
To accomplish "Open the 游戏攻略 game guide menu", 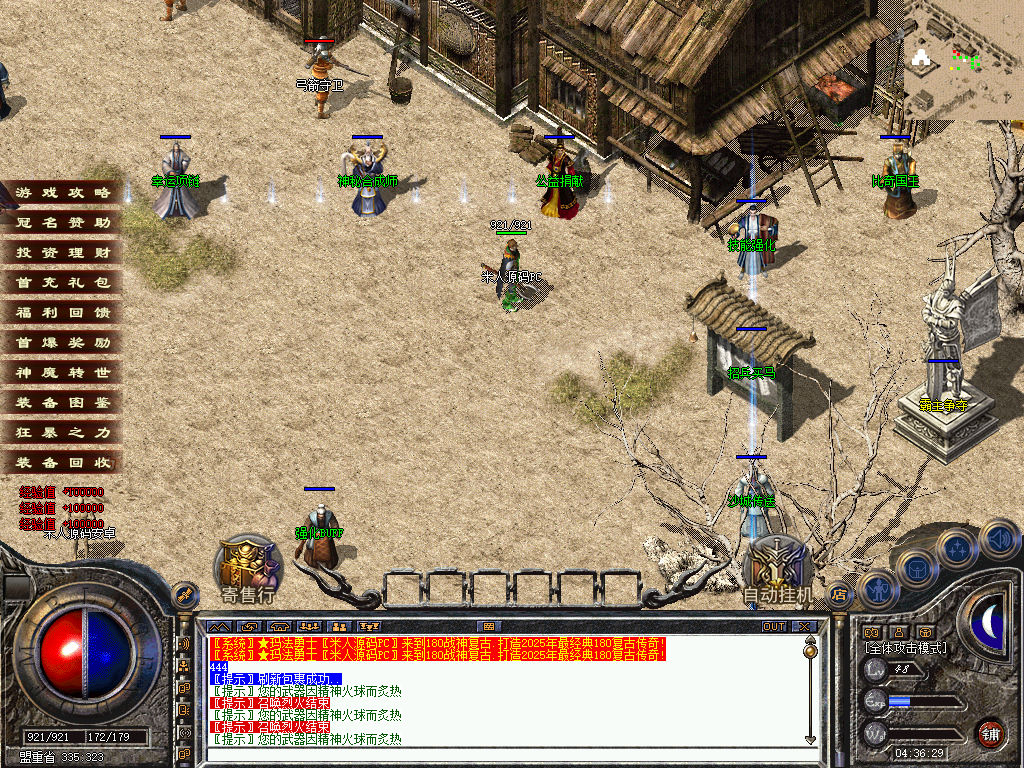I will pos(62,192).
